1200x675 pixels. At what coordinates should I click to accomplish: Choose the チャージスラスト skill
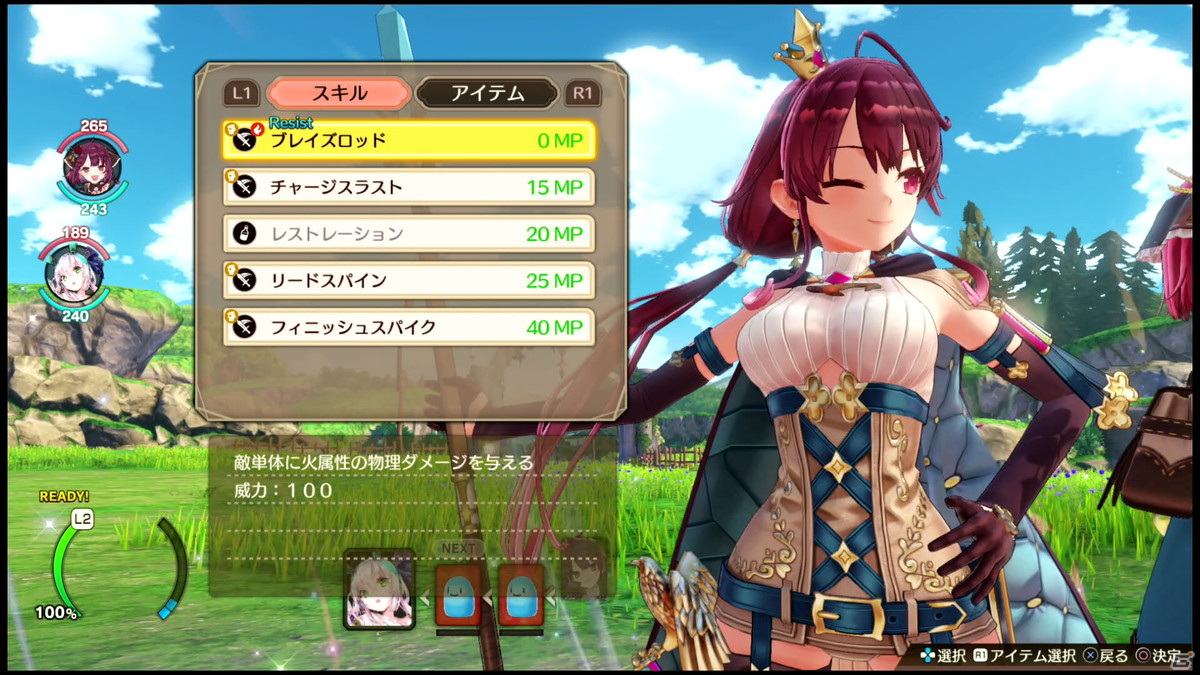(409, 187)
